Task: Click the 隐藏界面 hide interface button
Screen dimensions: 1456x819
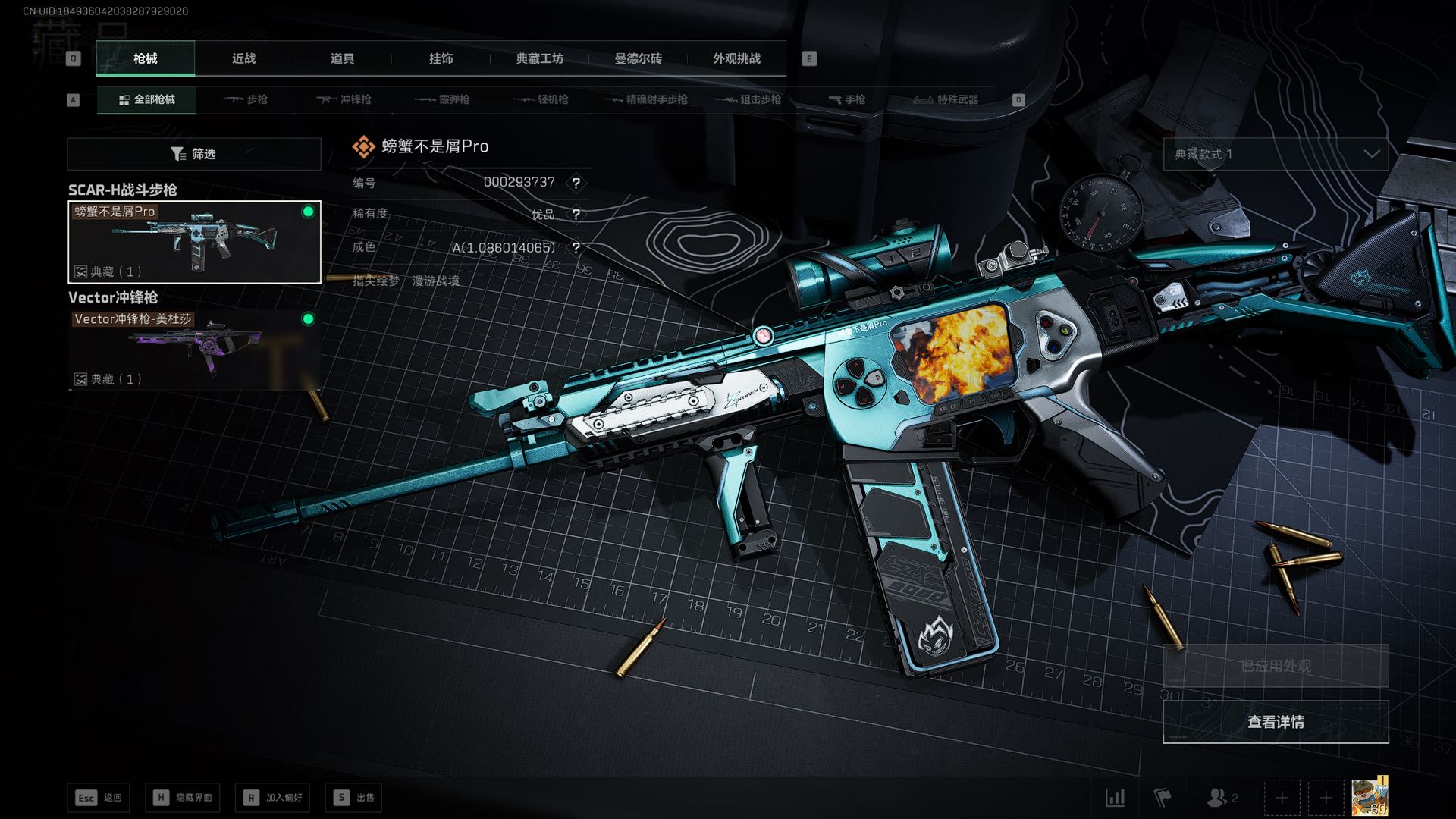Action: (x=183, y=797)
